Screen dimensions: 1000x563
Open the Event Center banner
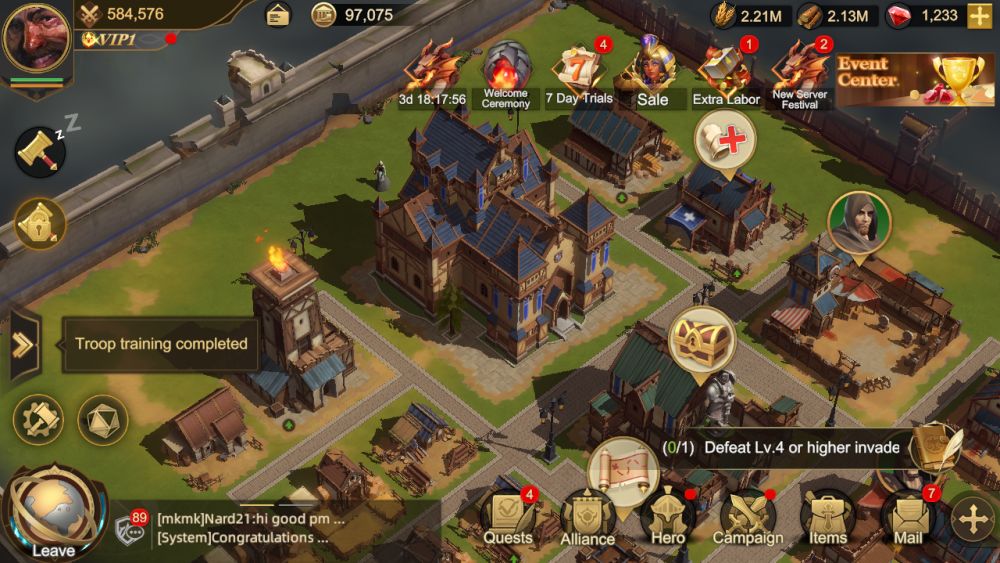[x=916, y=80]
